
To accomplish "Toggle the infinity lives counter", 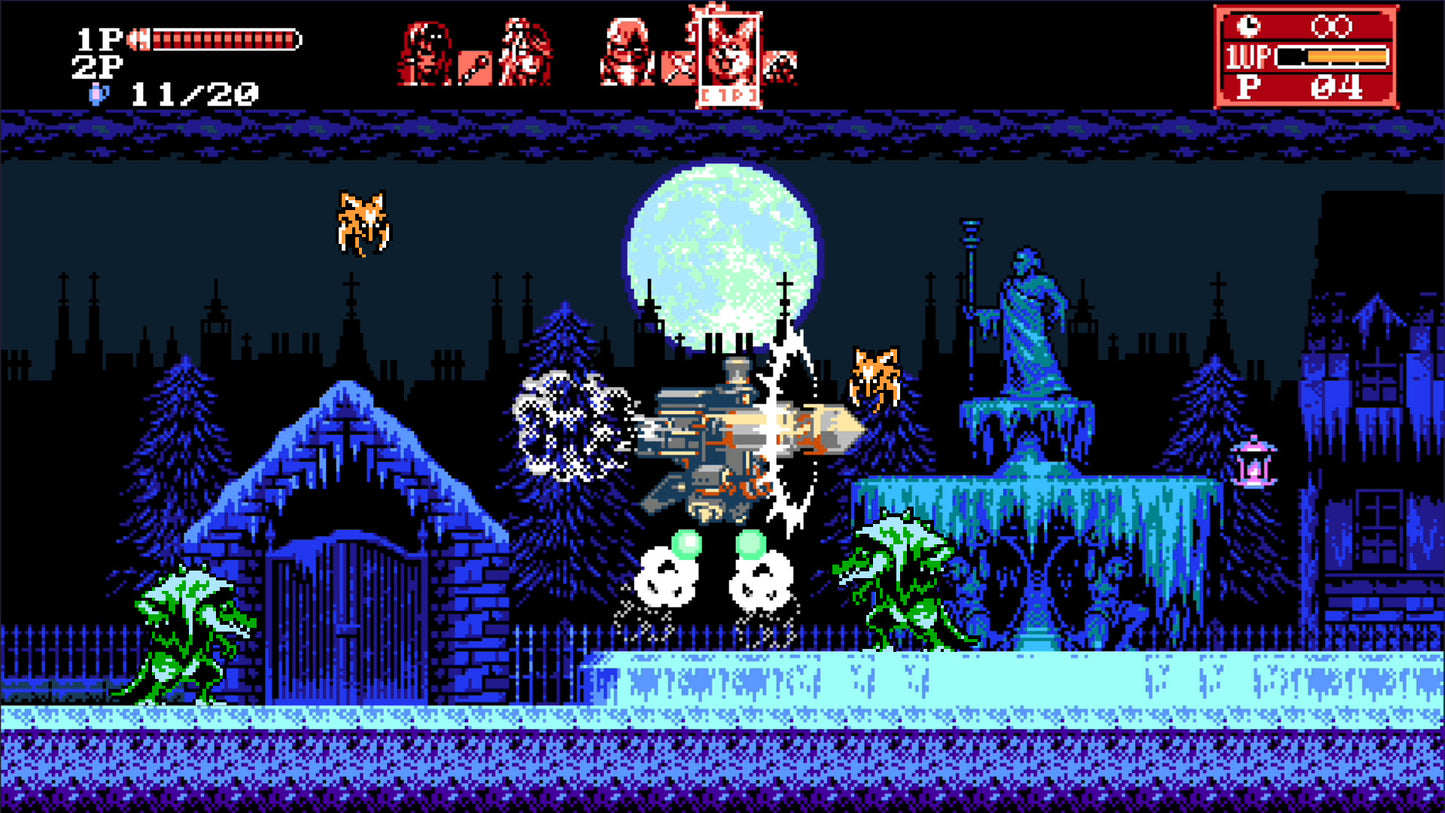I will [x=1330, y=27].
